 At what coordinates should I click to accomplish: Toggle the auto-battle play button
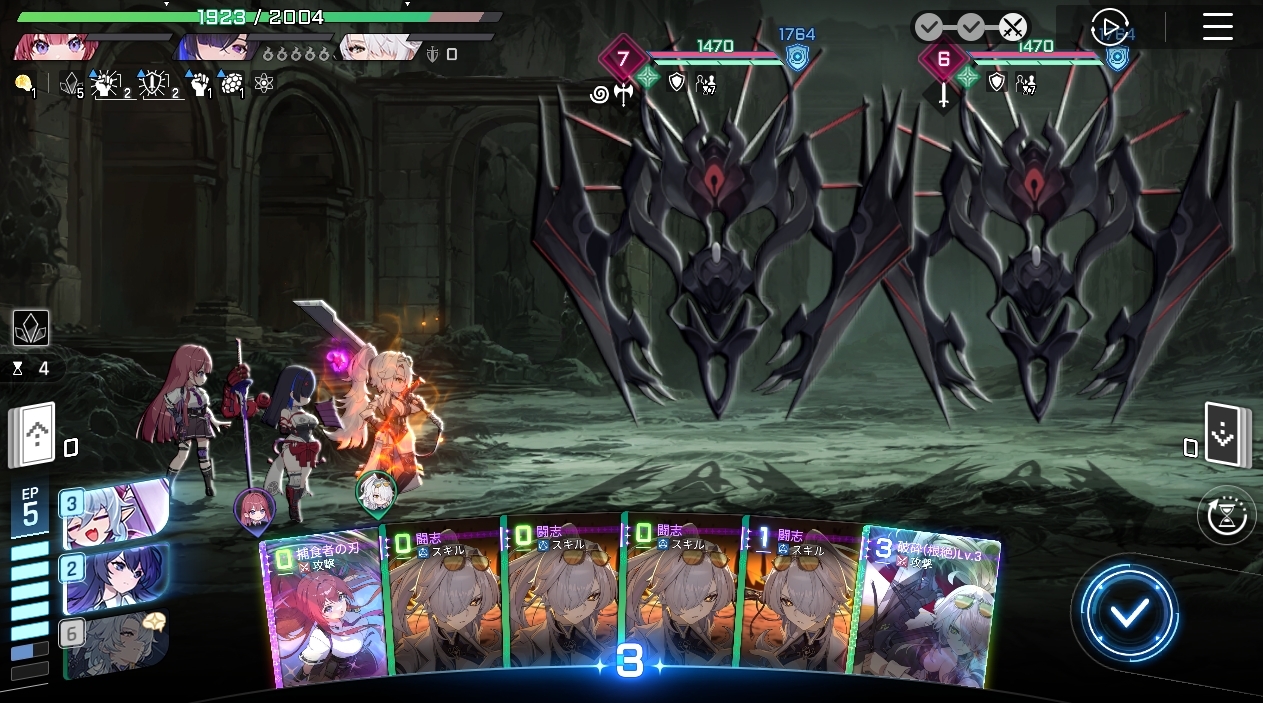(1108, 27)
